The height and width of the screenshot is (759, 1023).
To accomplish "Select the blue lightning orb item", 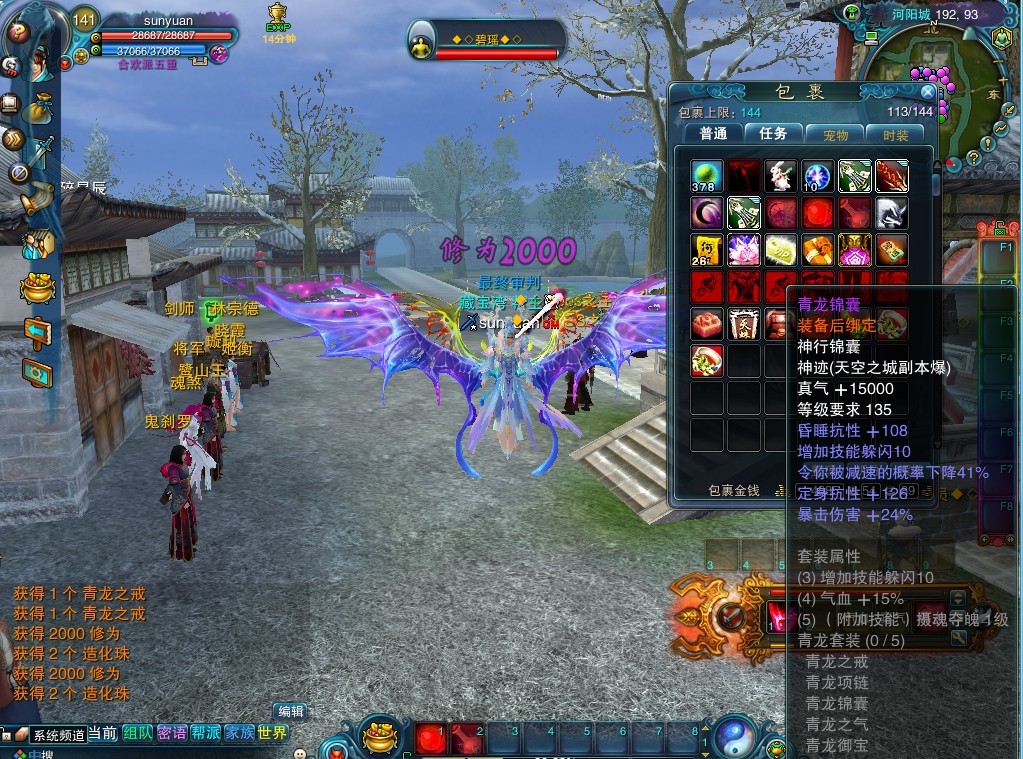I will click(x=818, y=176).
